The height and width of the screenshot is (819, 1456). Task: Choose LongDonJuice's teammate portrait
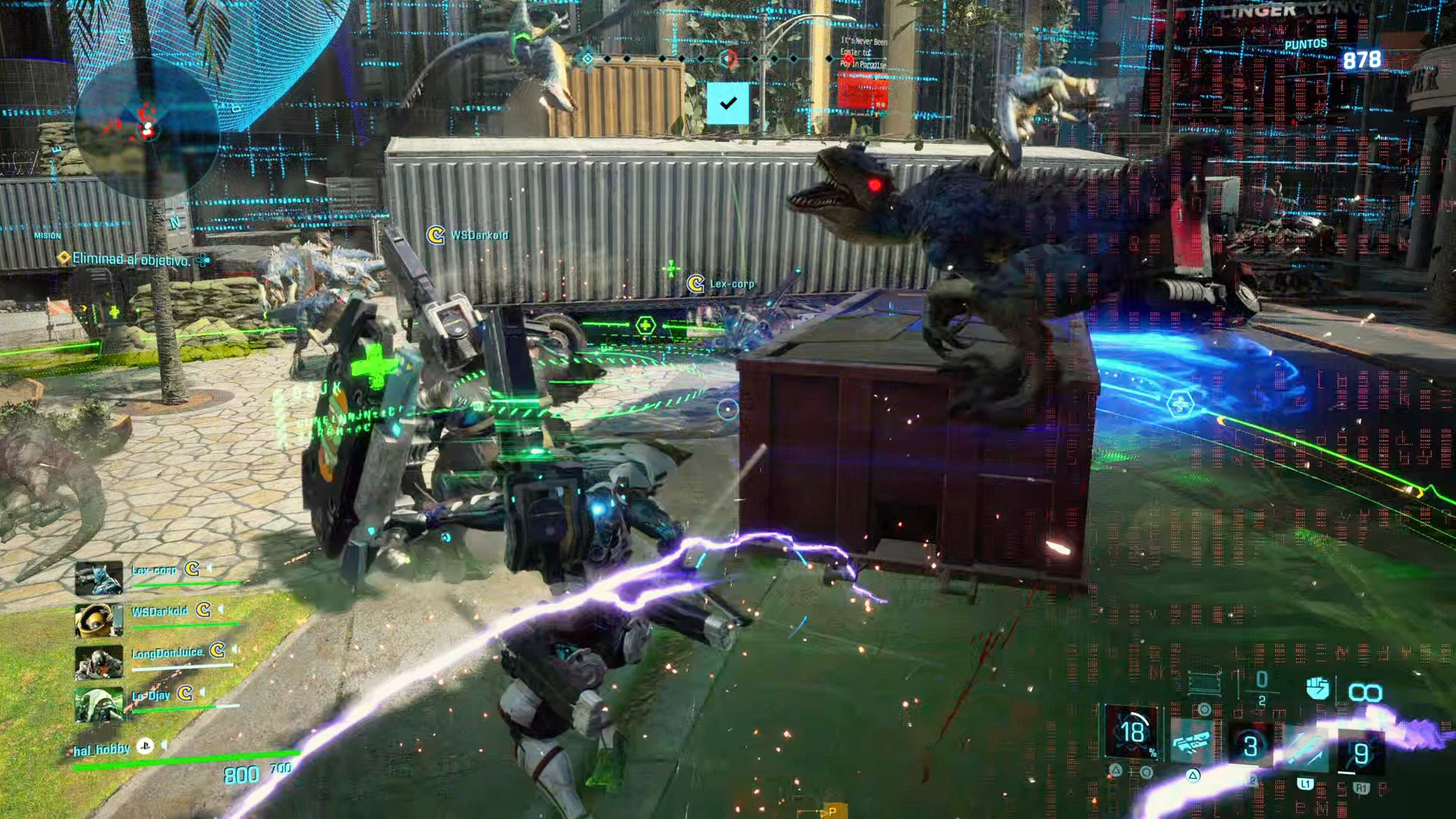[99, 662]
